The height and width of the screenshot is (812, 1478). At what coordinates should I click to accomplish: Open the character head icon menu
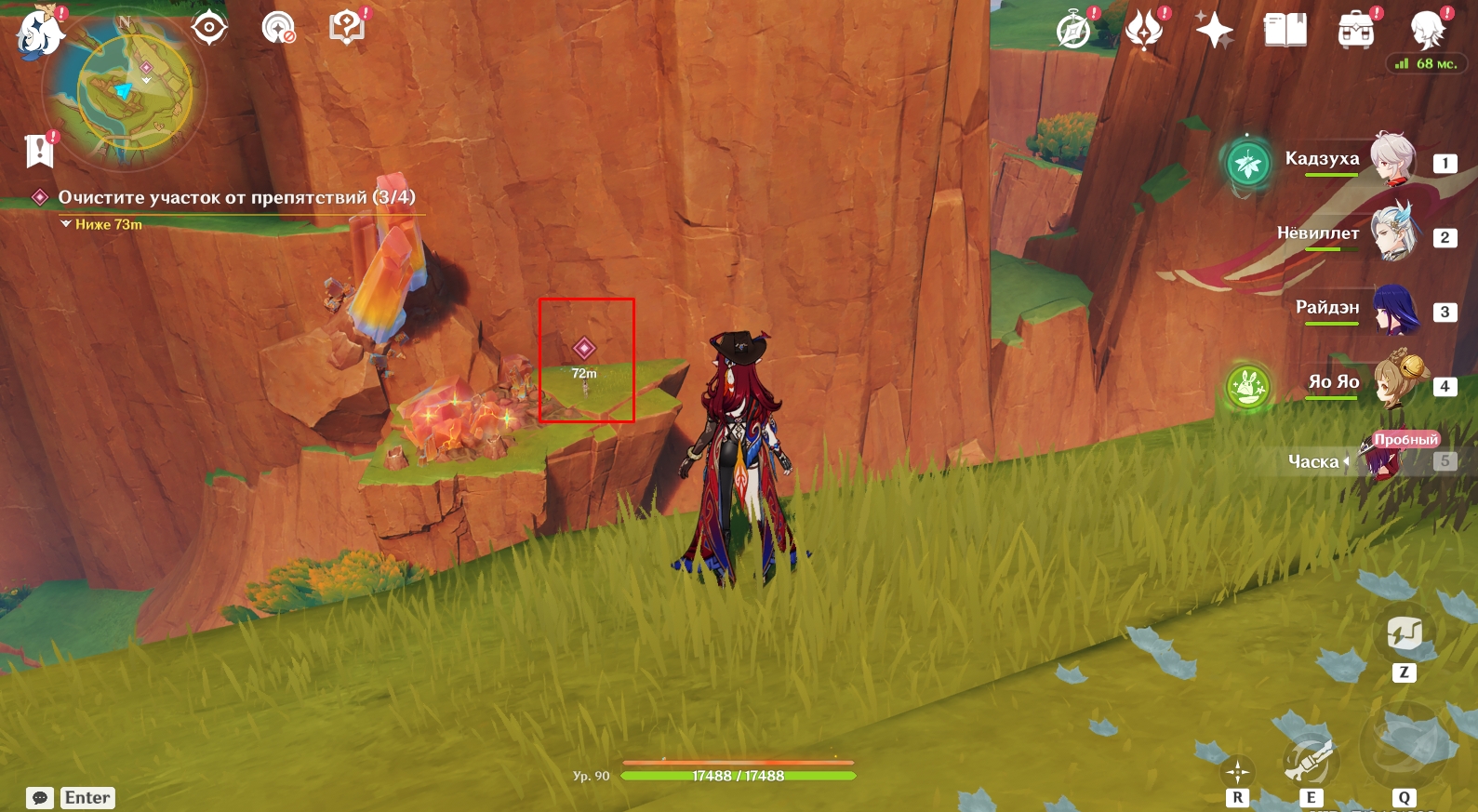pyautogui.click(x=1426, y=30)
